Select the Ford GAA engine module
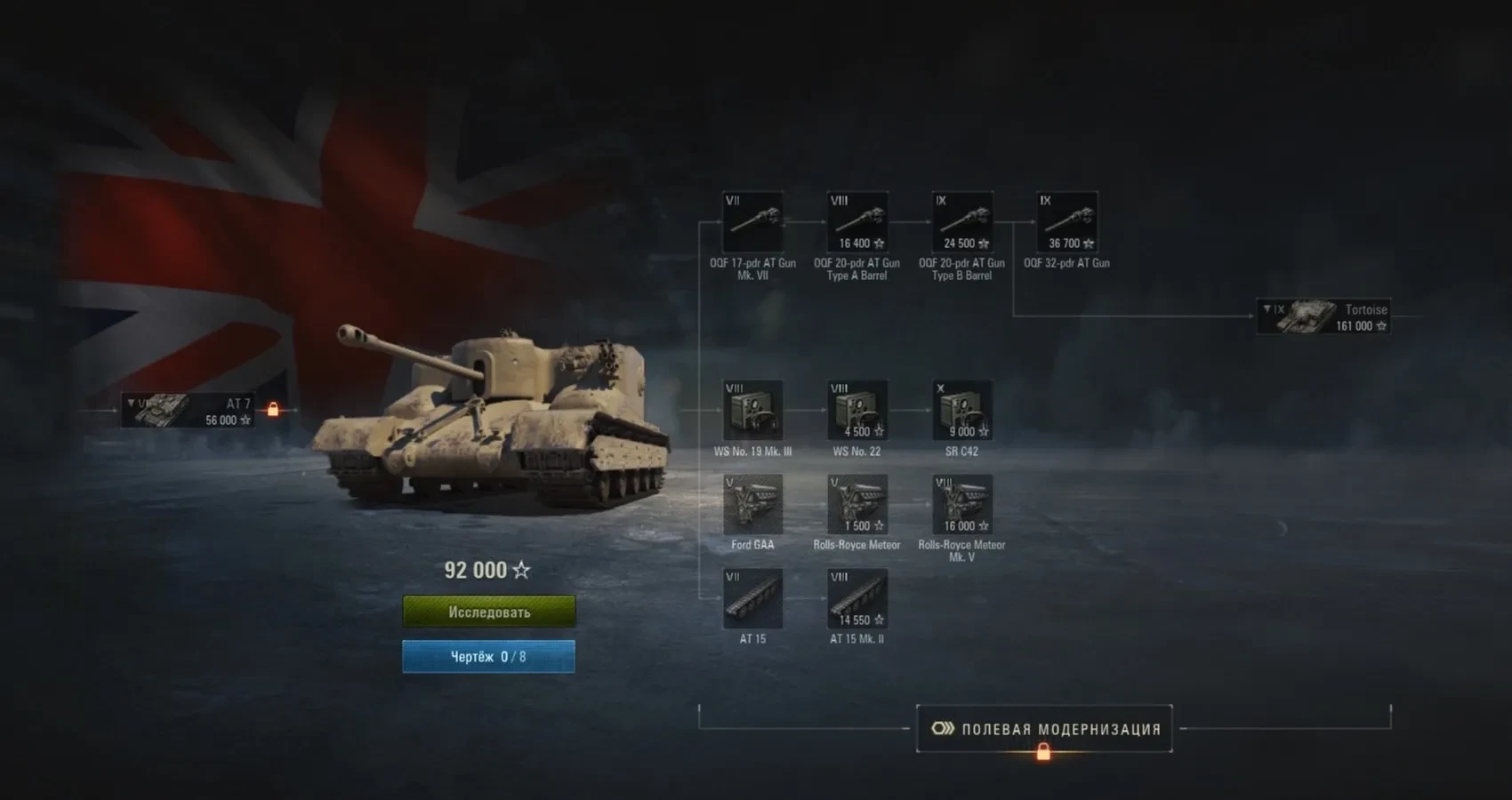This screenshot has height=800, width=1512. [x=752, y=505]
